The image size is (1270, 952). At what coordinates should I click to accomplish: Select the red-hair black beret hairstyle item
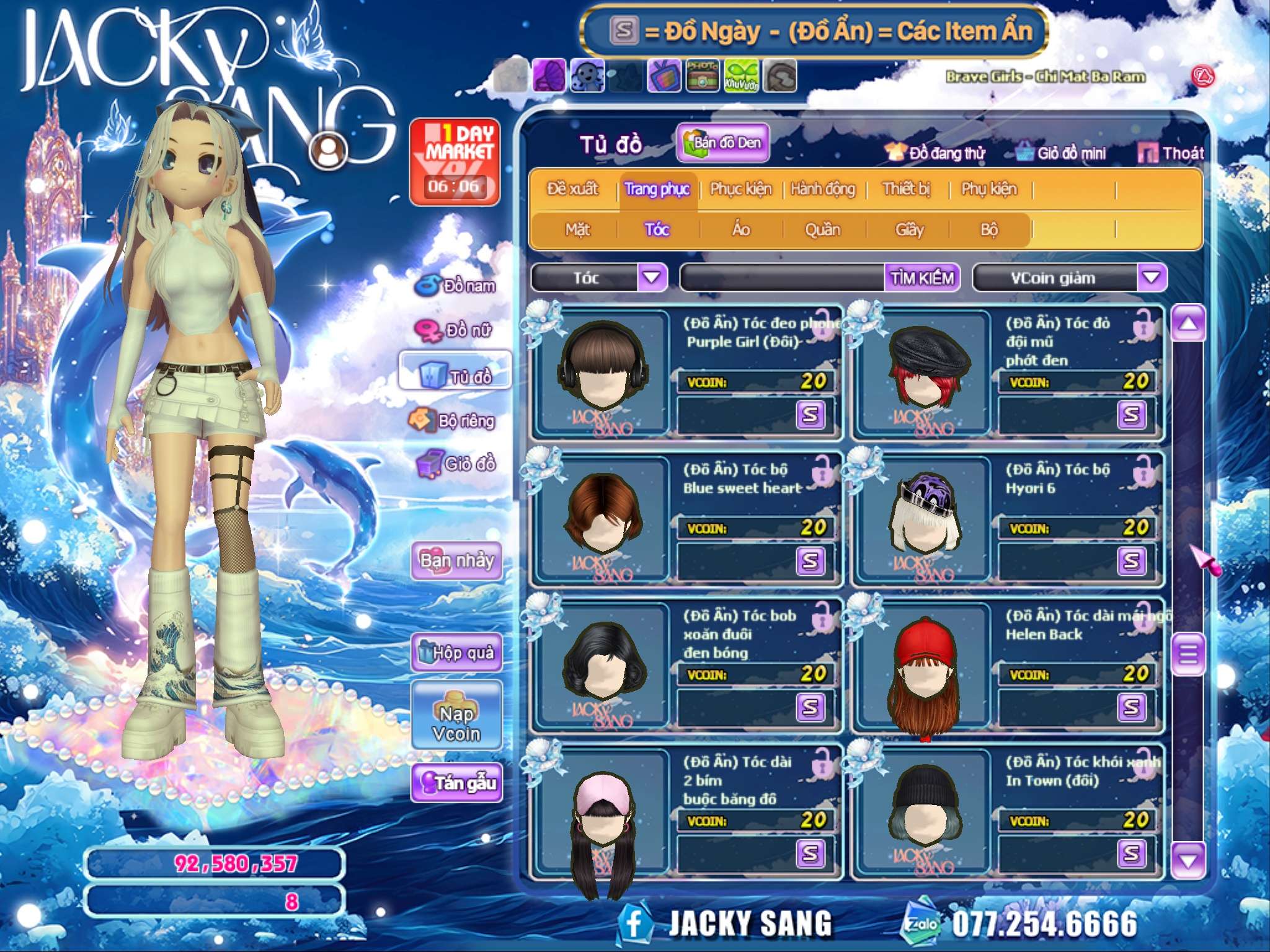(926, 373)
